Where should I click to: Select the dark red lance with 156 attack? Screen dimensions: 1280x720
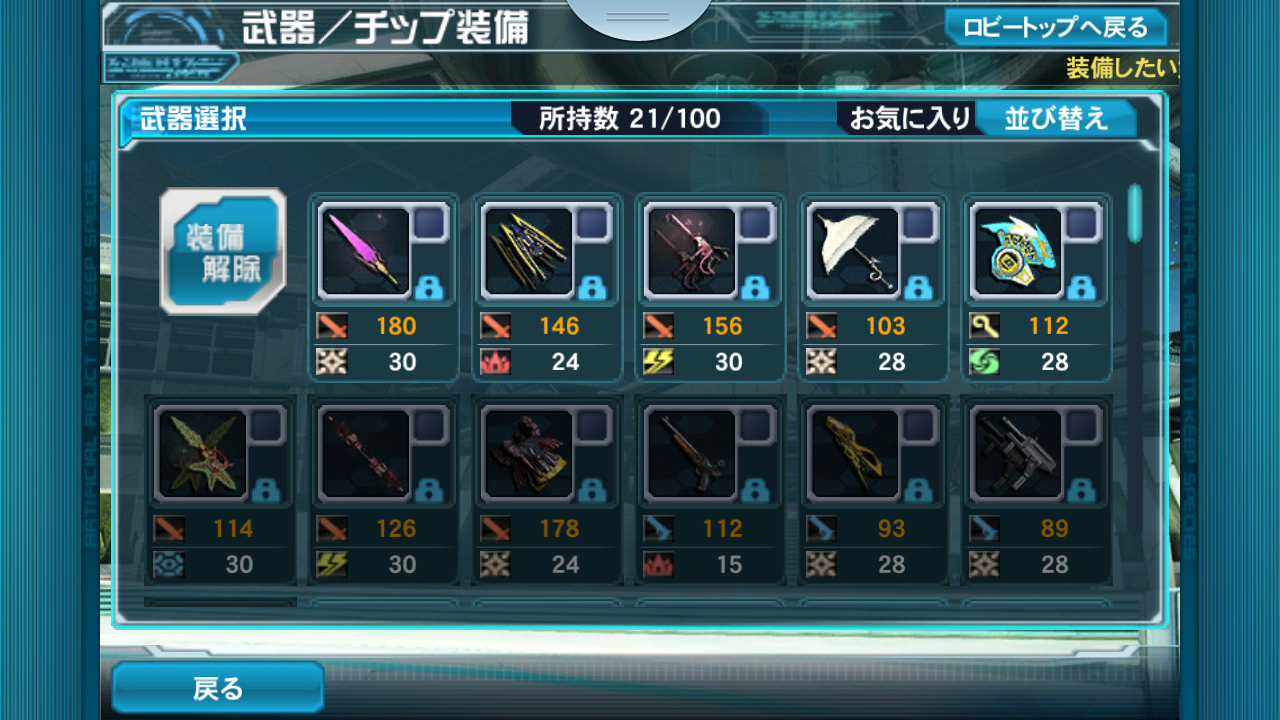(x=692, y=253)
